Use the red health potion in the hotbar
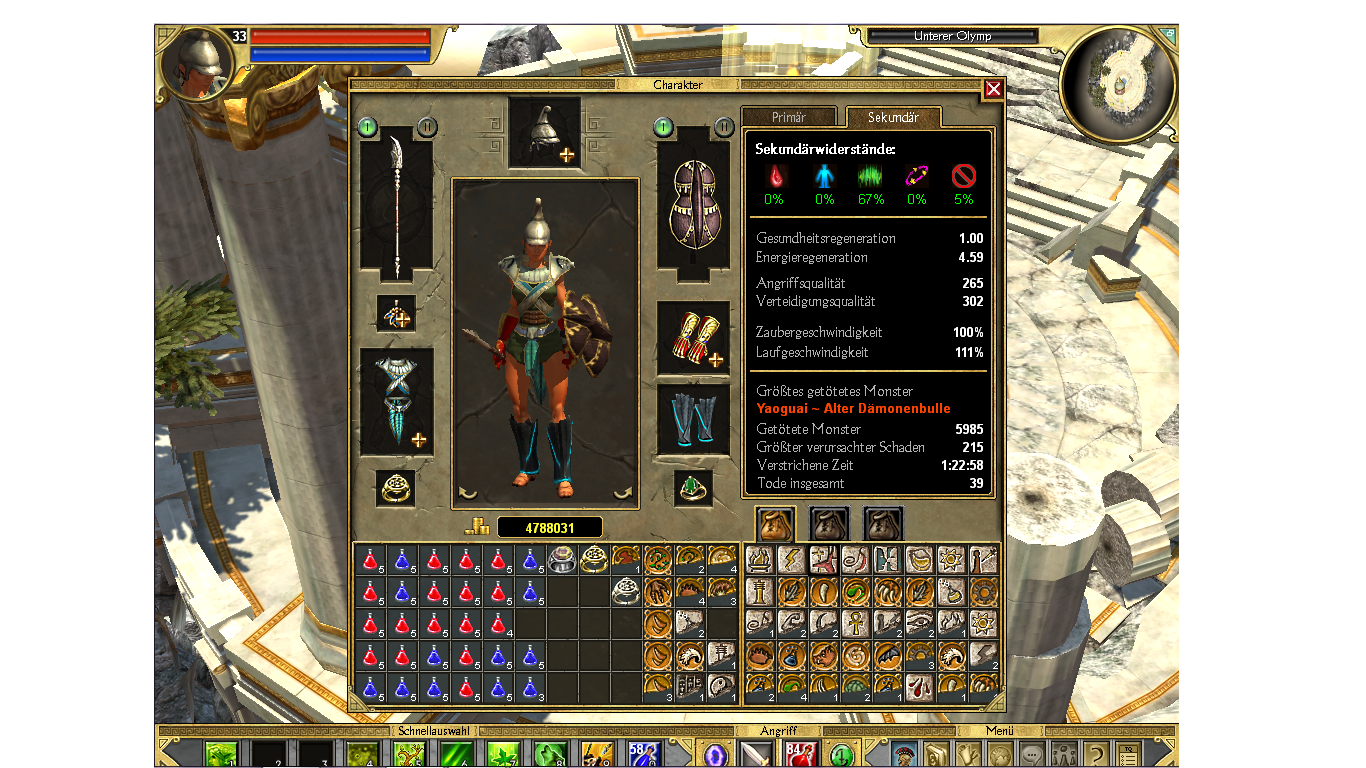Screen dimensions: 1366x768 pos(800,753)
